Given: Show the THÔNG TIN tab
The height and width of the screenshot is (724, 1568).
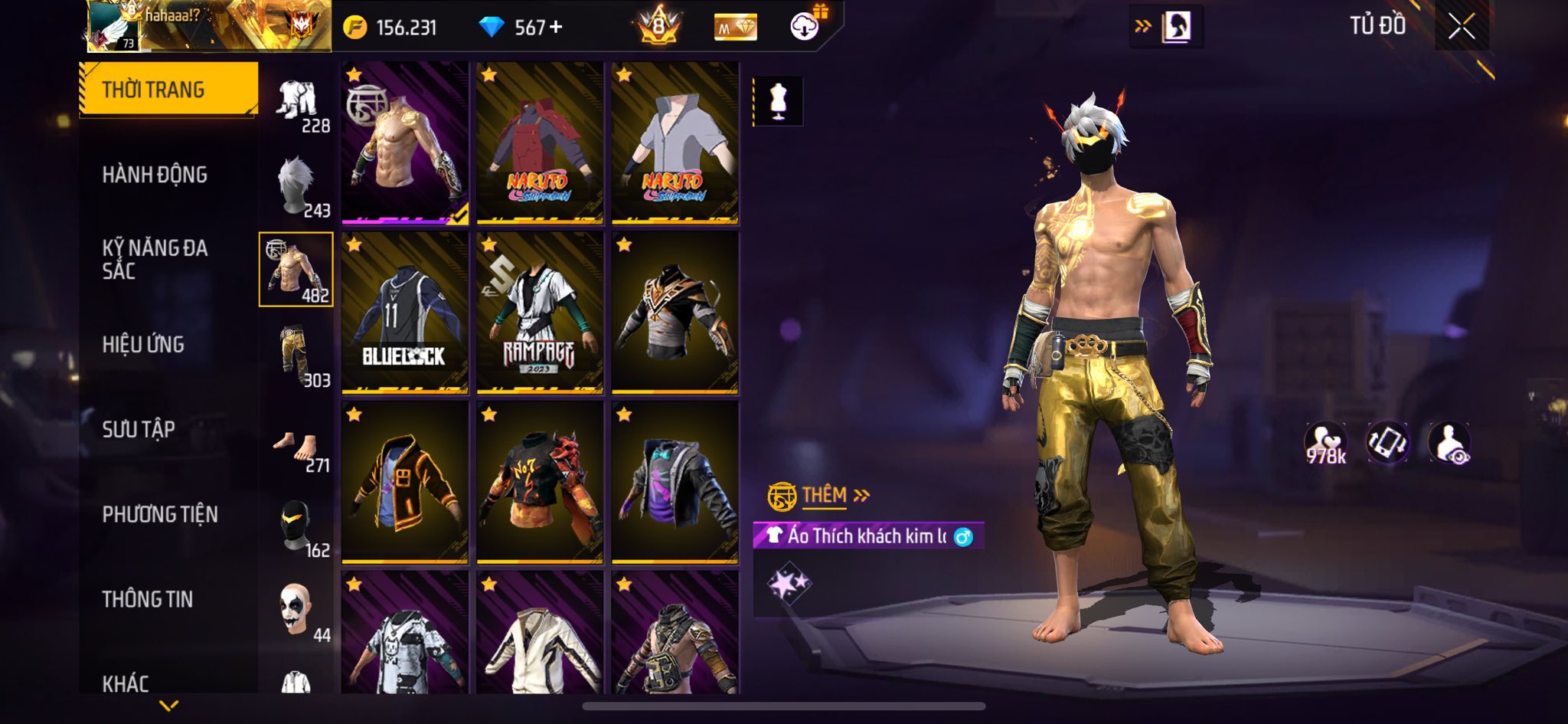Looking at the screenshot, I should coord(148,599).
